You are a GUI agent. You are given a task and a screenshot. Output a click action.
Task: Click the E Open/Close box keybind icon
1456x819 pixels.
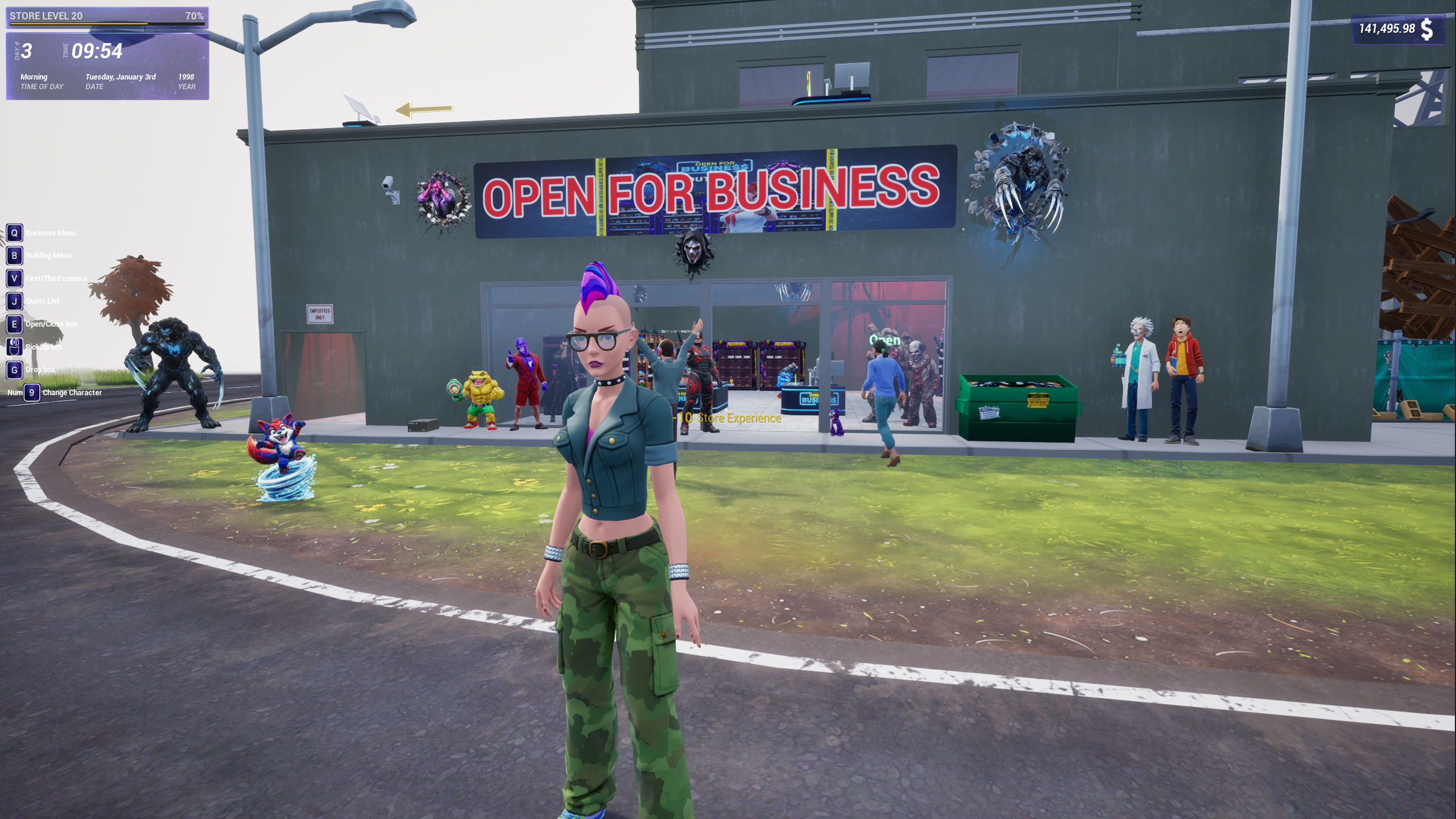pyautogui.click(x=15, y=324)
